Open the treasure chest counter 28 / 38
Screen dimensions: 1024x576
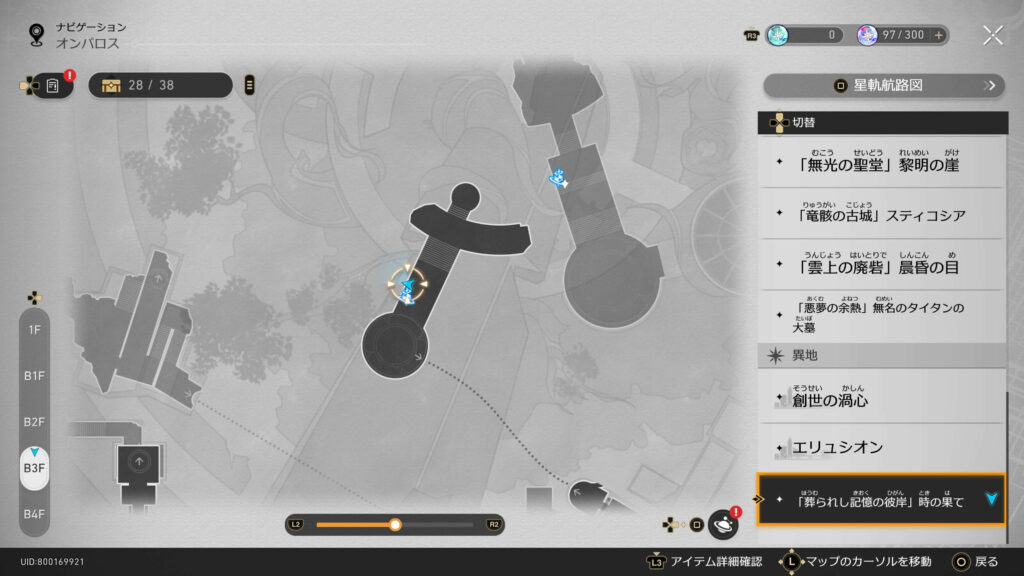click(160, 85)
